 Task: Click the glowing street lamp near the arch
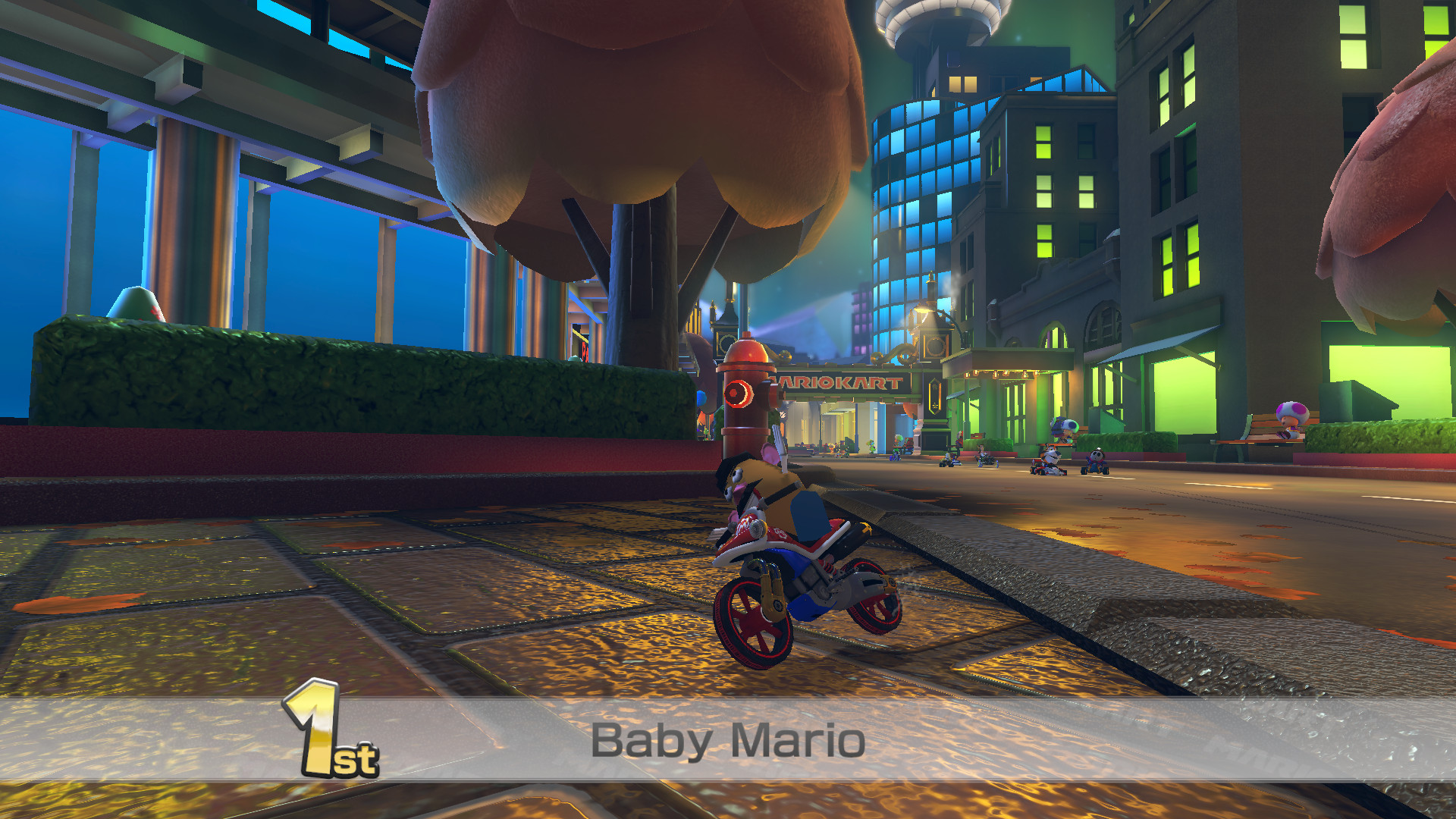pyautogui.click(x=922, y=309)
